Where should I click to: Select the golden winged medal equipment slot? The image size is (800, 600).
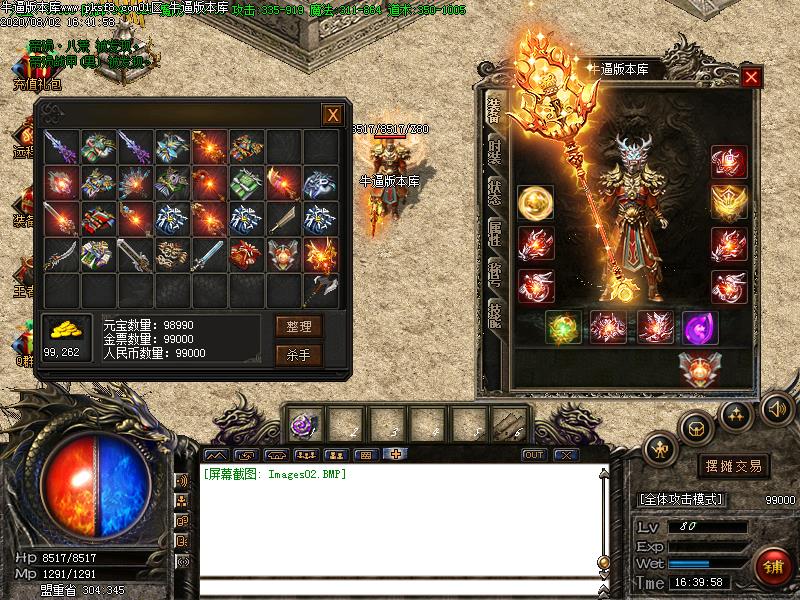729,203
